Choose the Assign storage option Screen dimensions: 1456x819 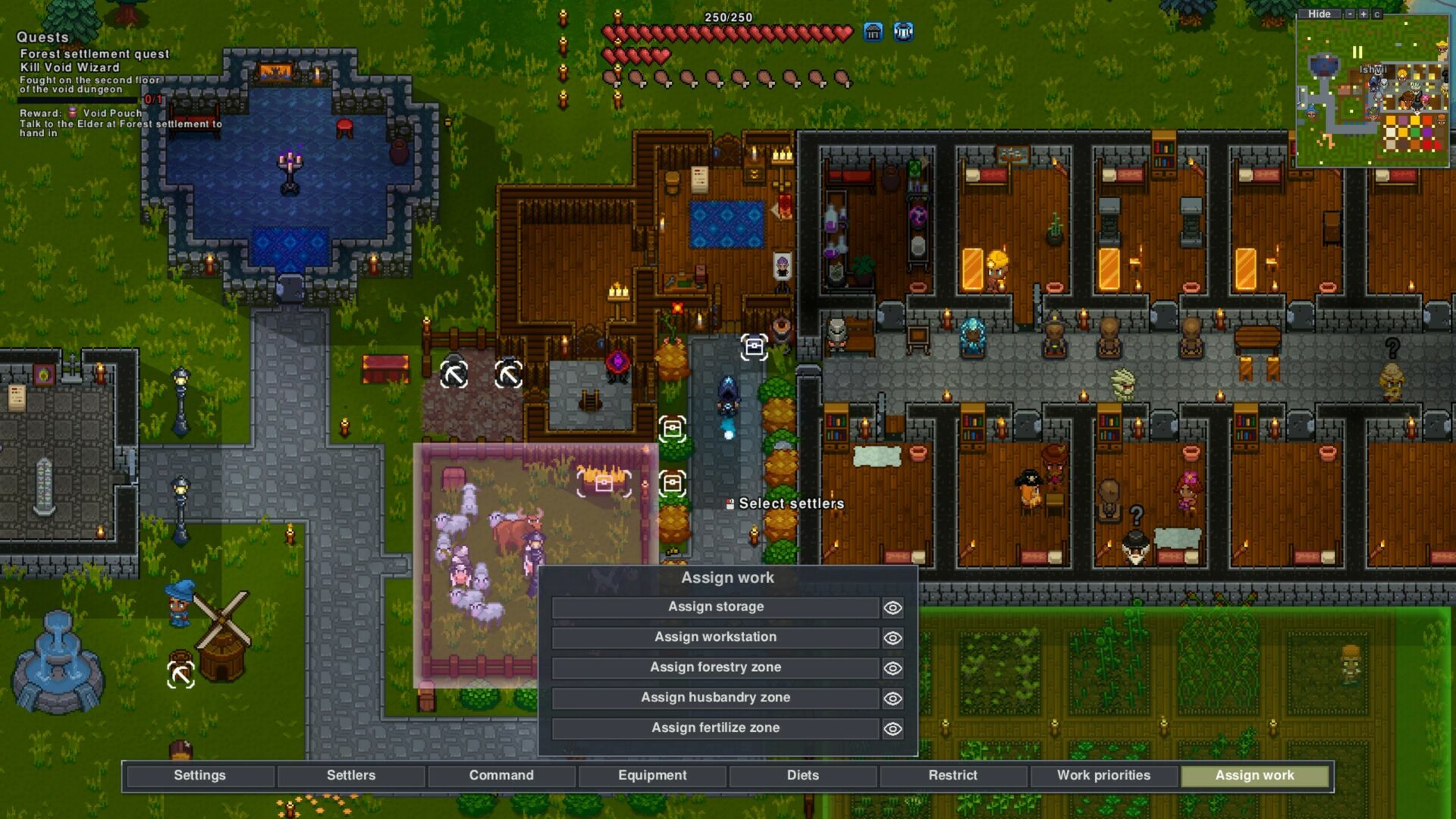[715, 607]
